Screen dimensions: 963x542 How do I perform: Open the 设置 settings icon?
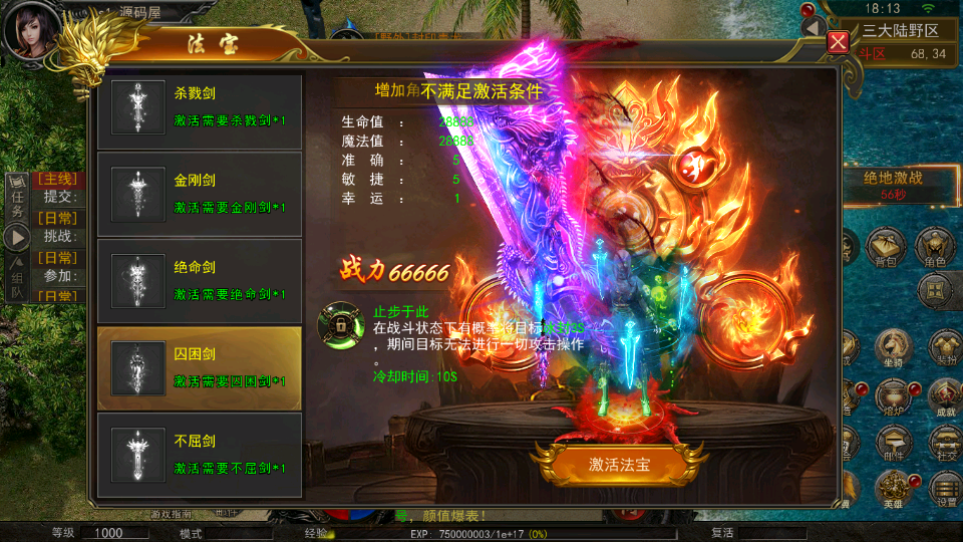coord(944,489)
